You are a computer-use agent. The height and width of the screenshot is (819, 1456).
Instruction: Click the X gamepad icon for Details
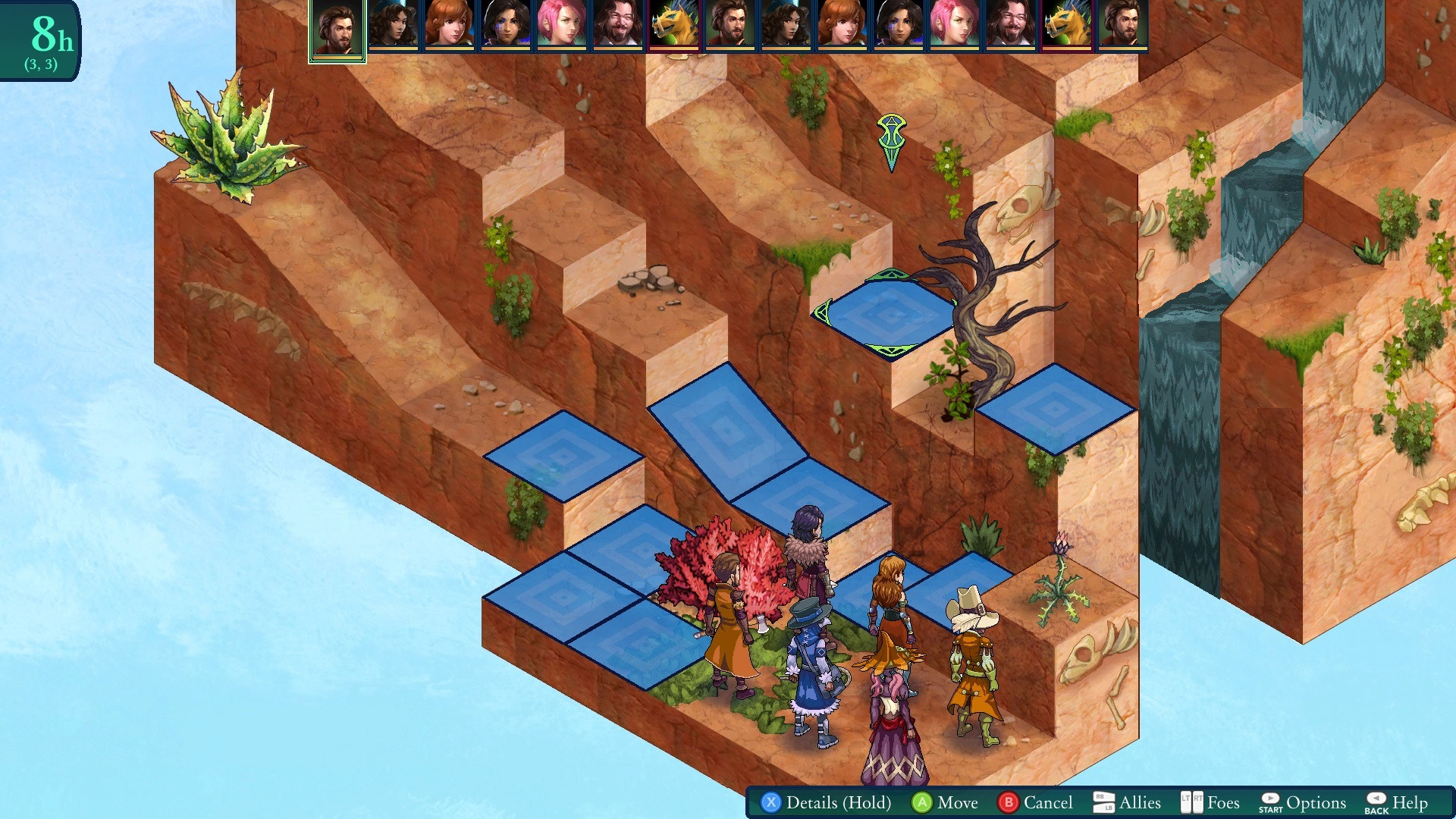(771, 802)
